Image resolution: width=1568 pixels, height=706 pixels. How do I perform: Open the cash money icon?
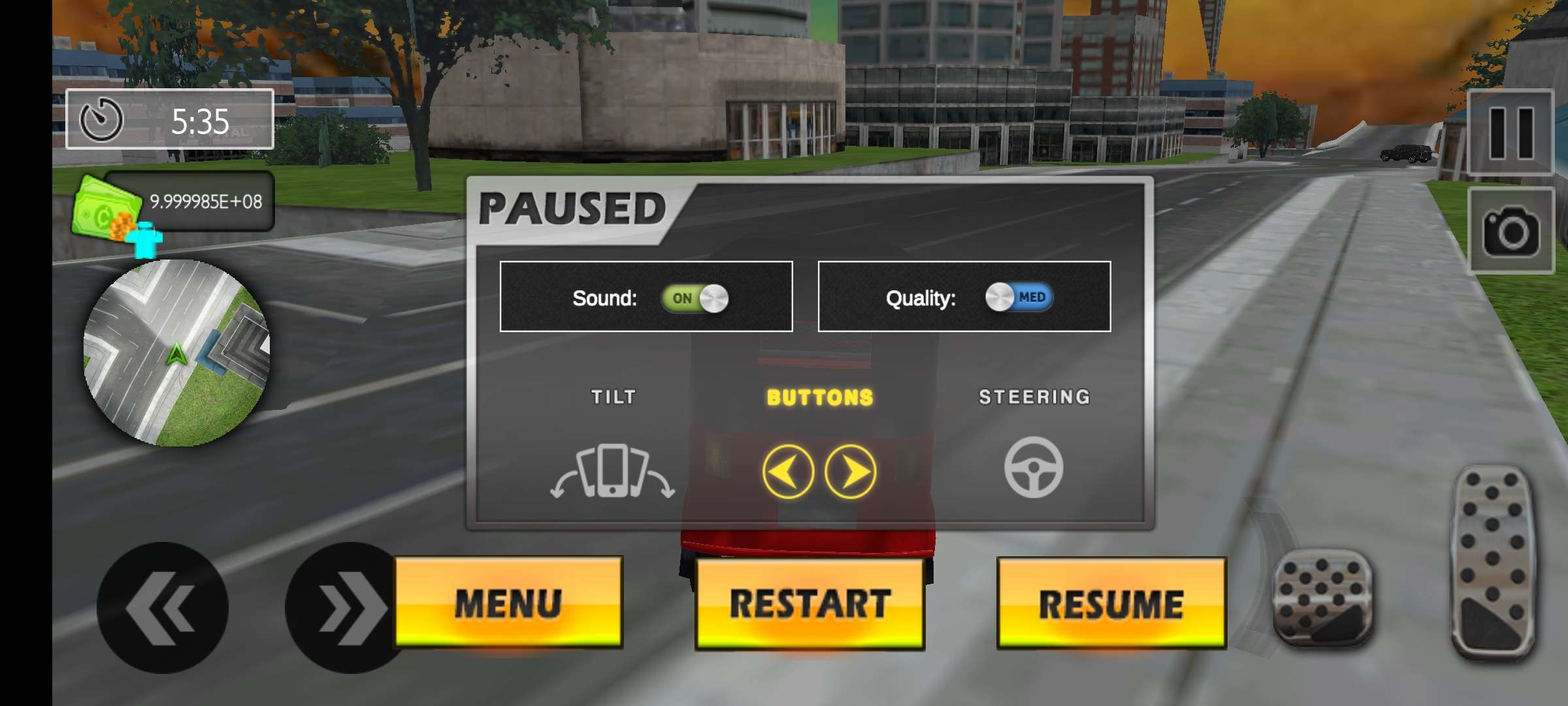[108, 209]
